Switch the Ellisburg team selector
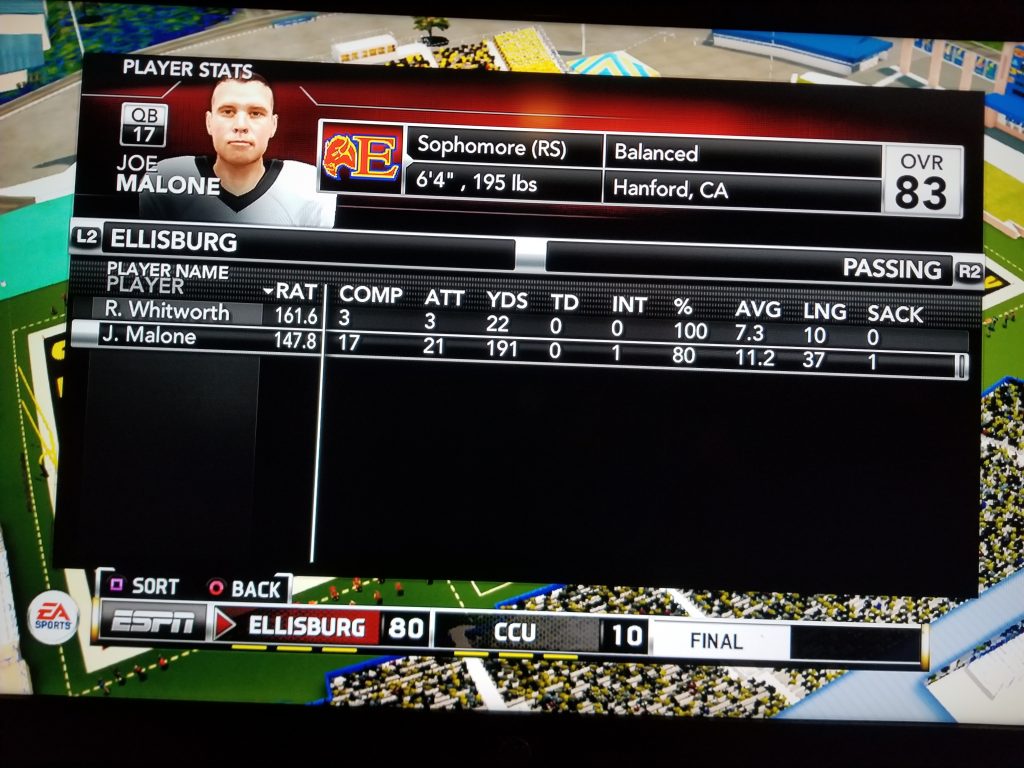The image size is (1024, 768). click(x=300, y=241)
